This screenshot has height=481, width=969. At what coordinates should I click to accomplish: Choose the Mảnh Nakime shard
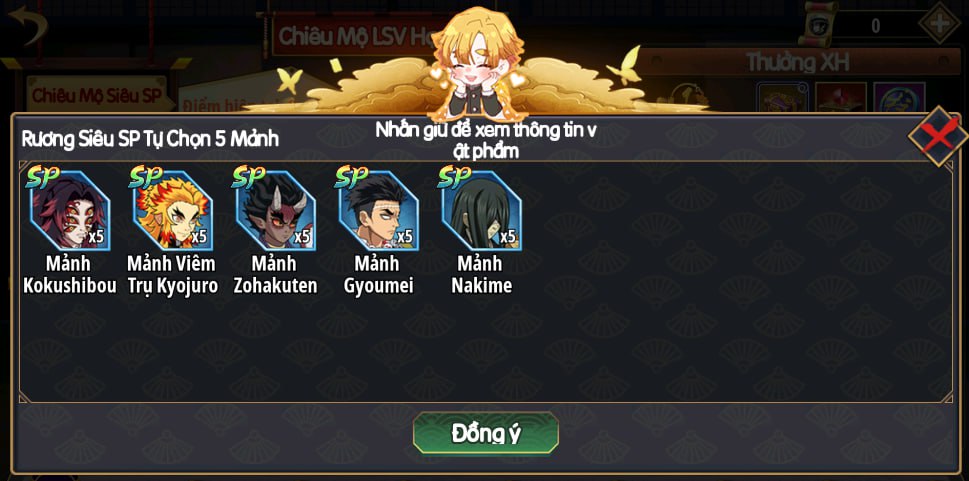[x=481, y=211]
